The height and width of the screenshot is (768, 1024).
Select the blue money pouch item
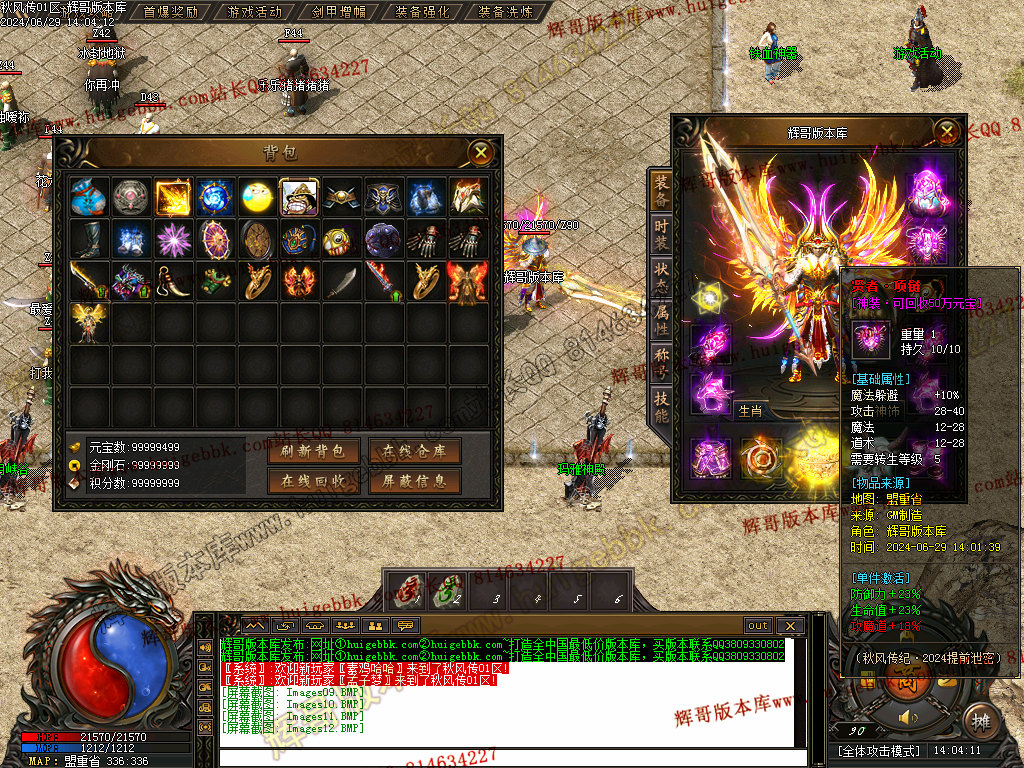pos(89,197)
